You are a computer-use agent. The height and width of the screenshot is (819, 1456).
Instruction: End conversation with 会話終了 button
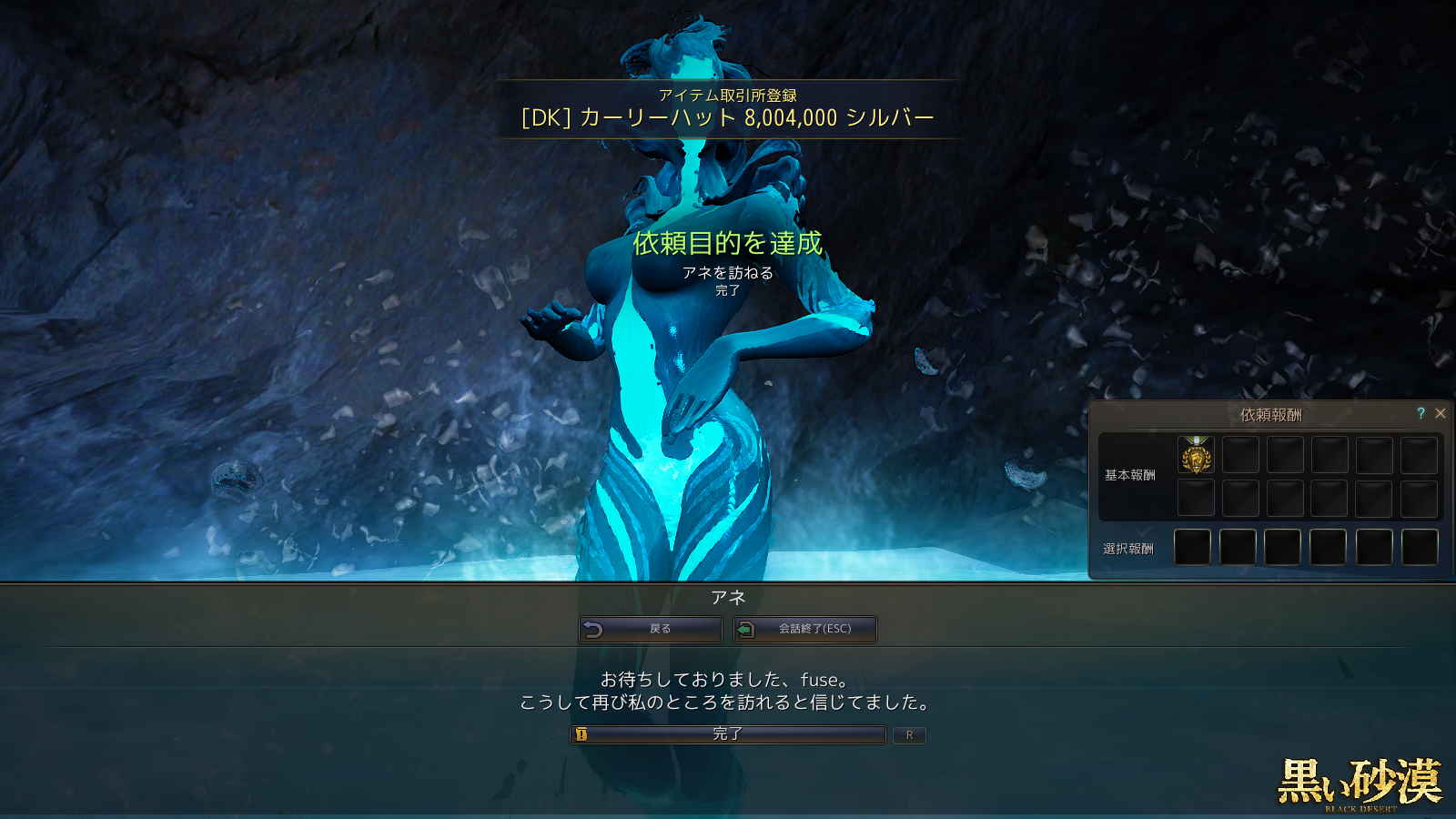coord(805,629)
